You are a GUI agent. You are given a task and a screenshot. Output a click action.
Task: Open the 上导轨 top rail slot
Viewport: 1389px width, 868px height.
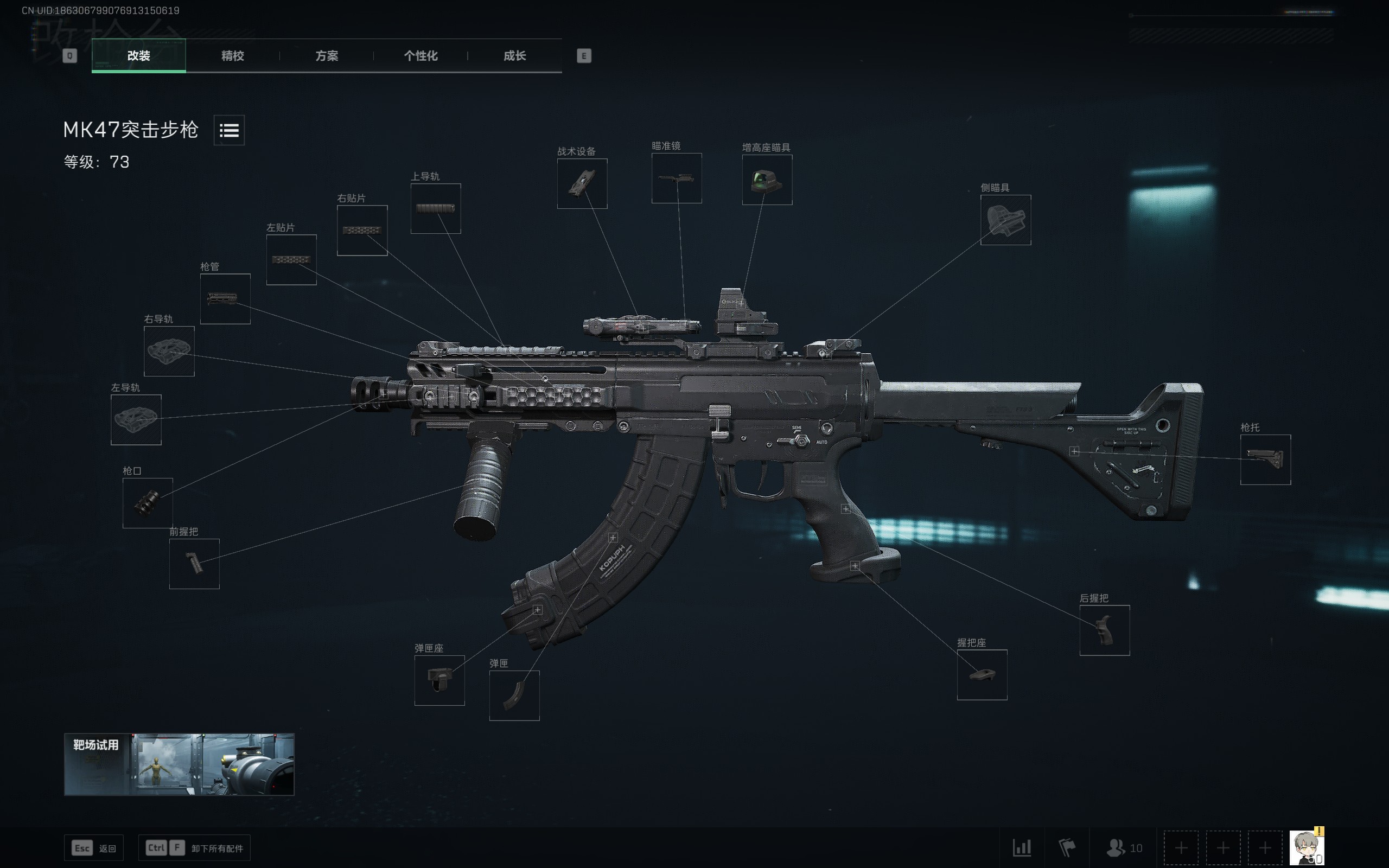tap(435, 208)
